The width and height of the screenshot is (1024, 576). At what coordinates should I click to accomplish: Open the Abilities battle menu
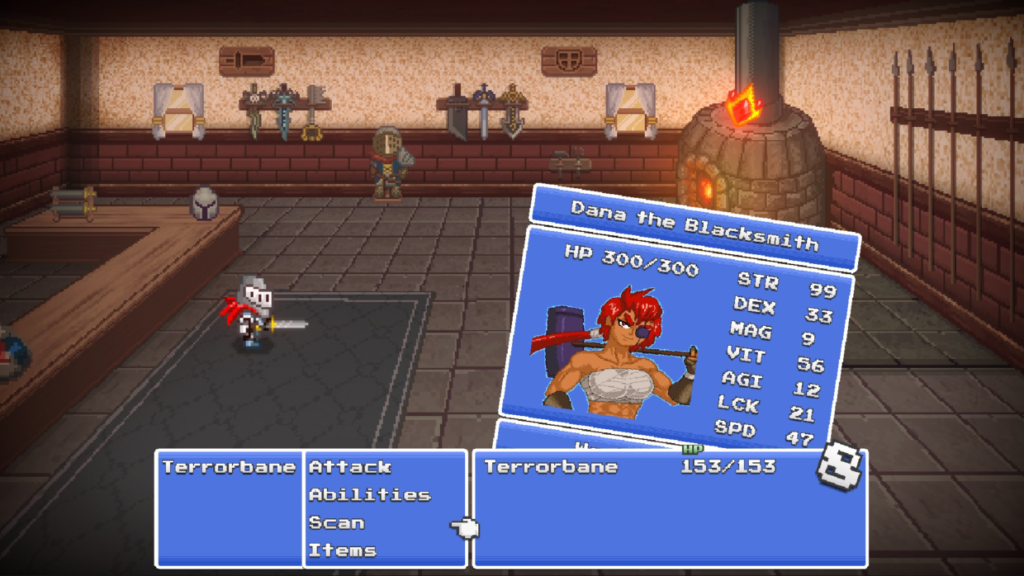click(x=369, y=495)
